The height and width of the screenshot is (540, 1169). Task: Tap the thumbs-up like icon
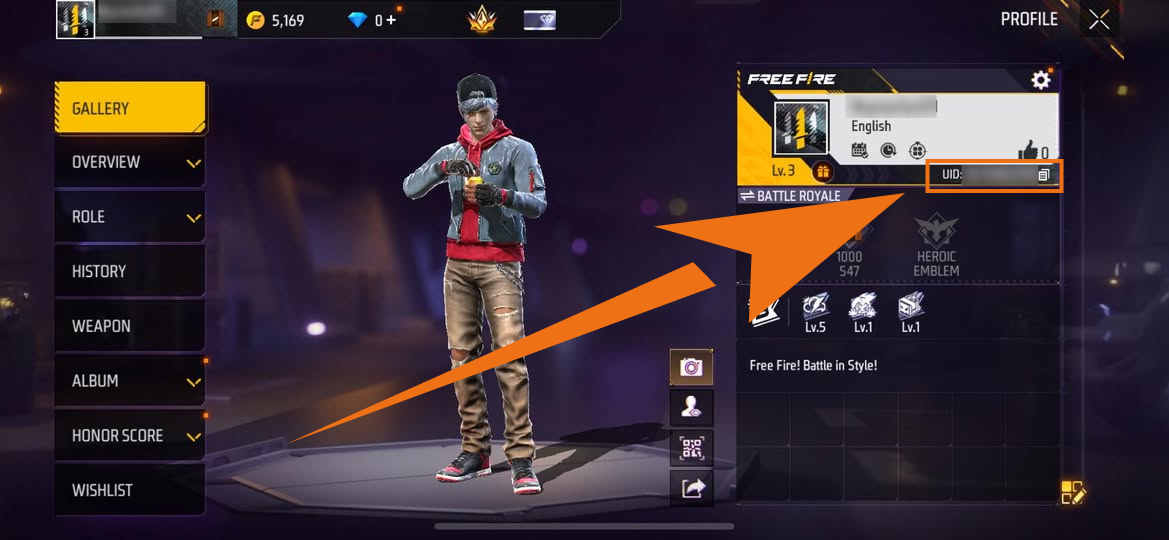(1027, 151)
